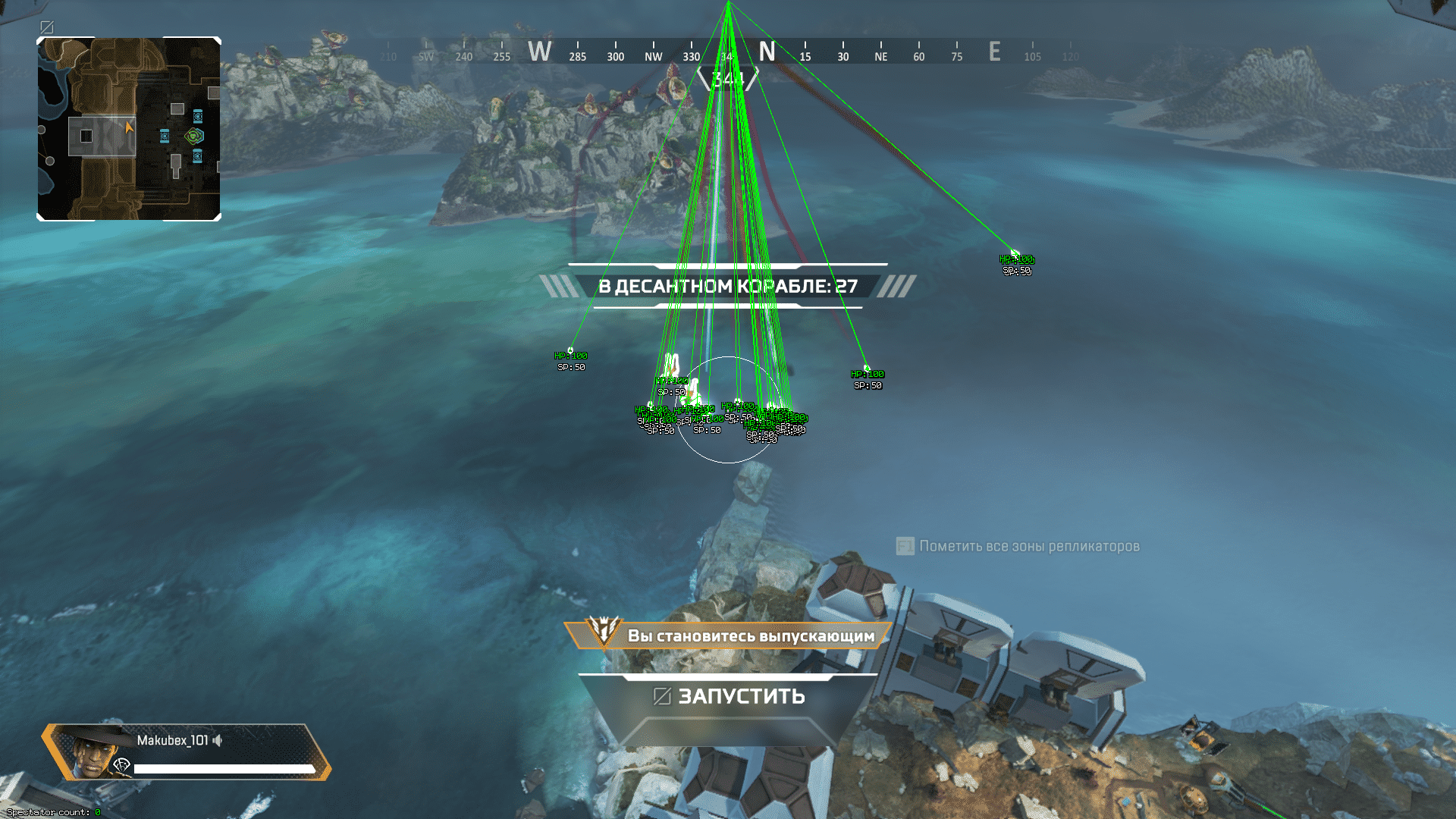This screenshot has height=819, width=1456.
Task: Select Makubex_101 squad member card
Action: point(186,752)
